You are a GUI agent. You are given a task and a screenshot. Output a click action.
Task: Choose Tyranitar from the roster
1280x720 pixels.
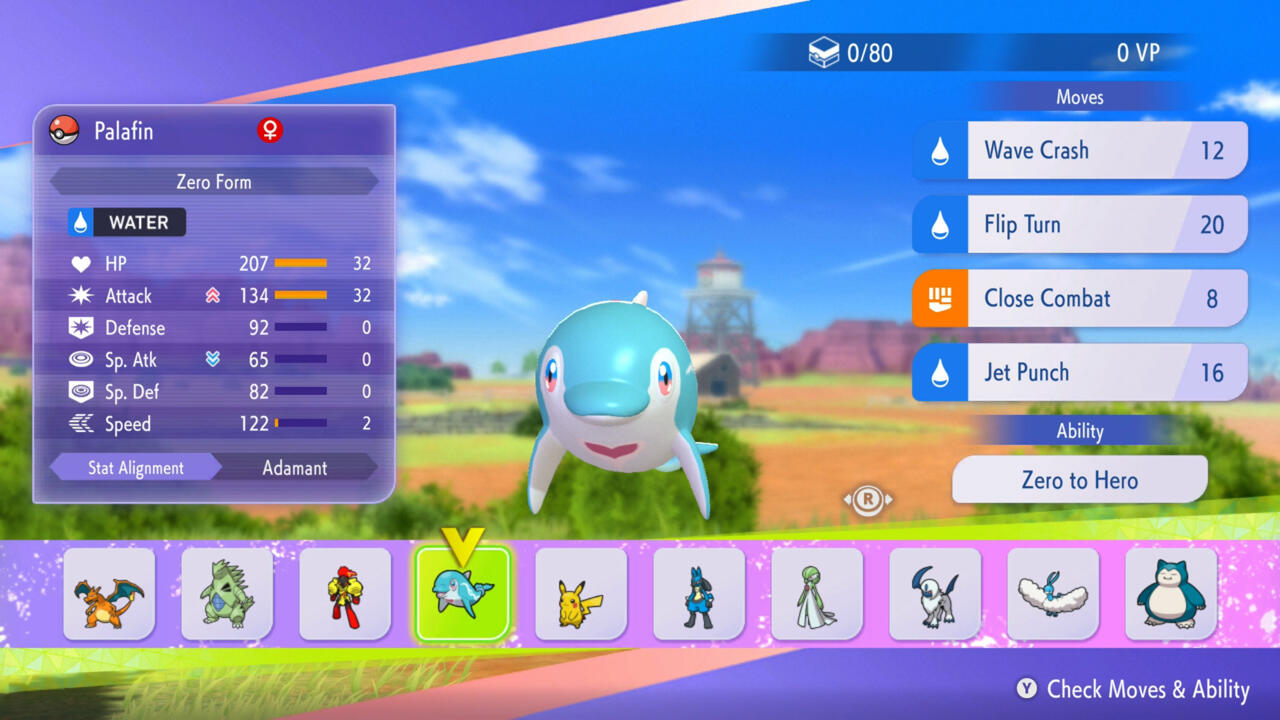pyautogui.click(x=227, y=594)
